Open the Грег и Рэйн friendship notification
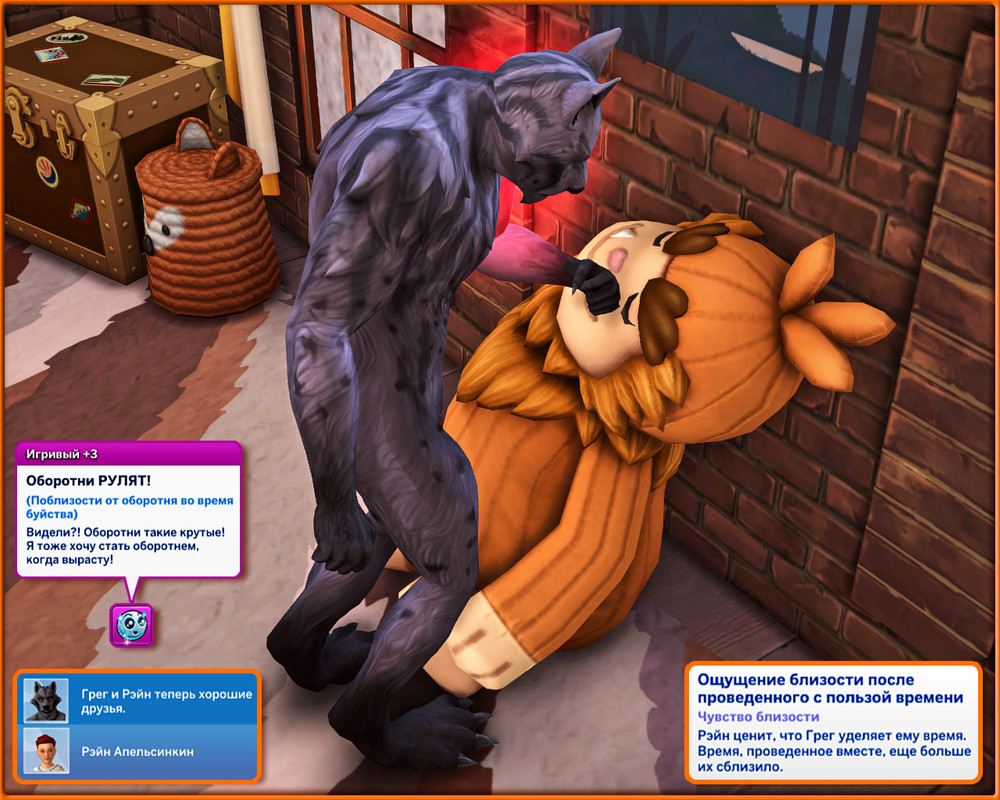1000x800 pixels. point(165,701)
